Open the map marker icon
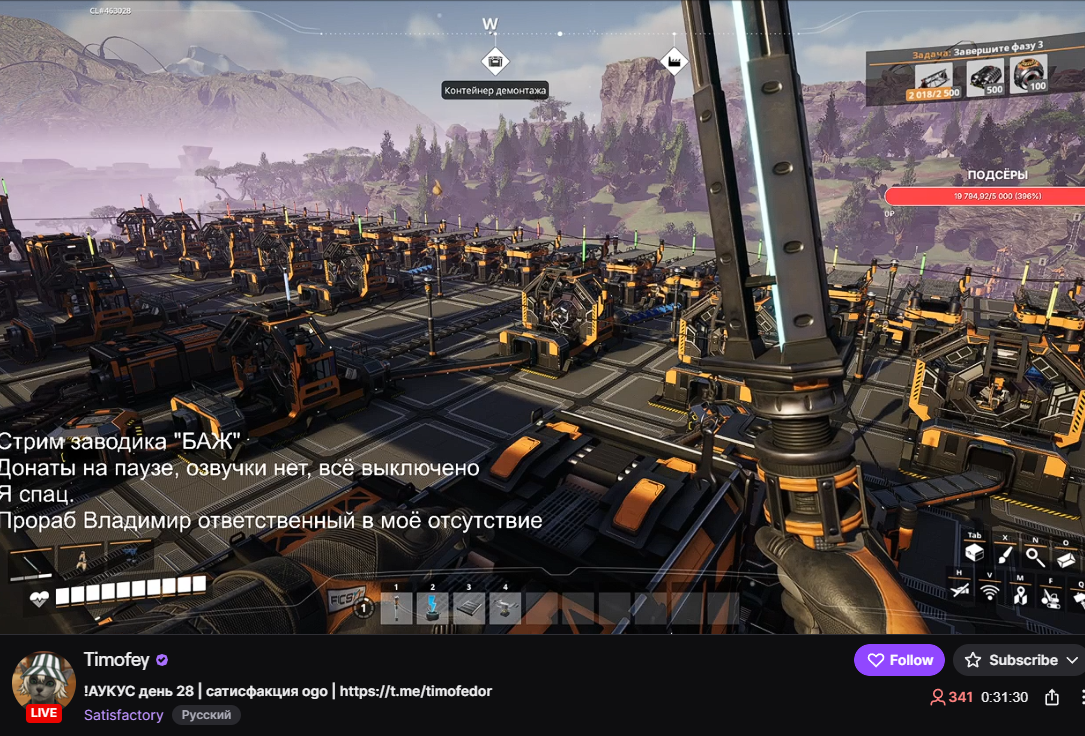1085x736 pixels. pos(1020,596)
